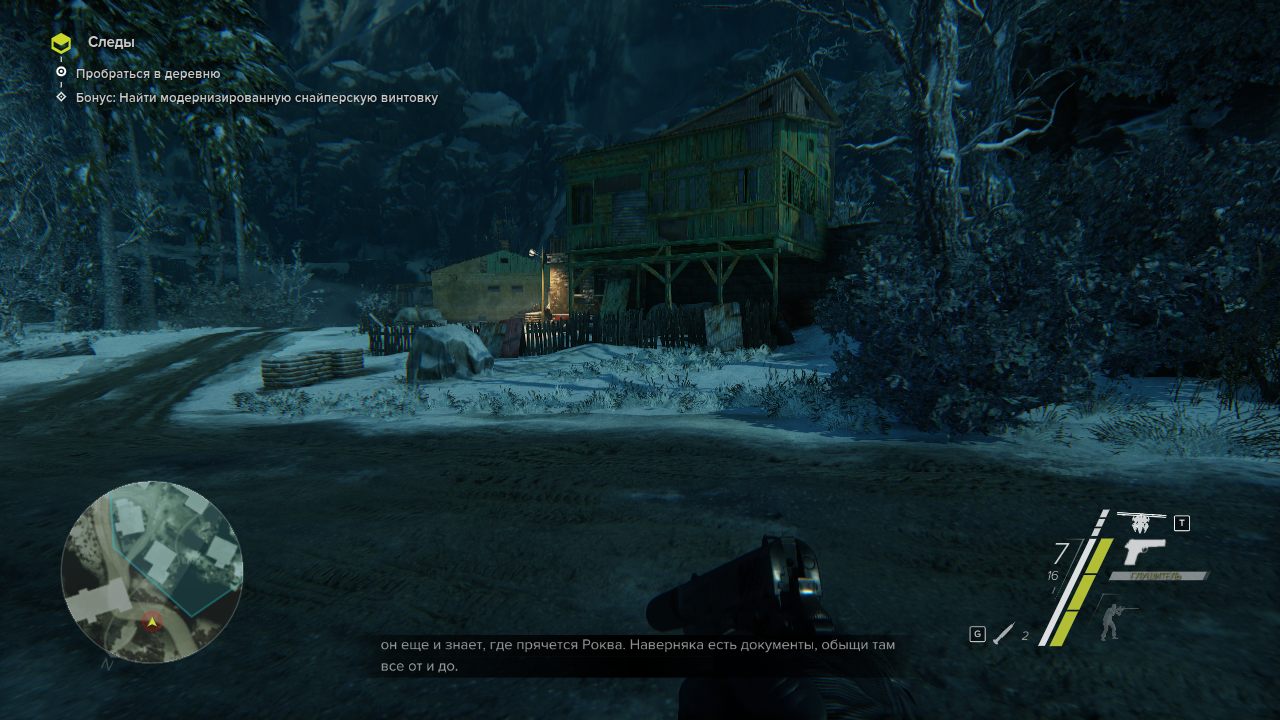The image size is (1280, 720).
Task: Choose the pistol weapon icon
Action: 1144,552
